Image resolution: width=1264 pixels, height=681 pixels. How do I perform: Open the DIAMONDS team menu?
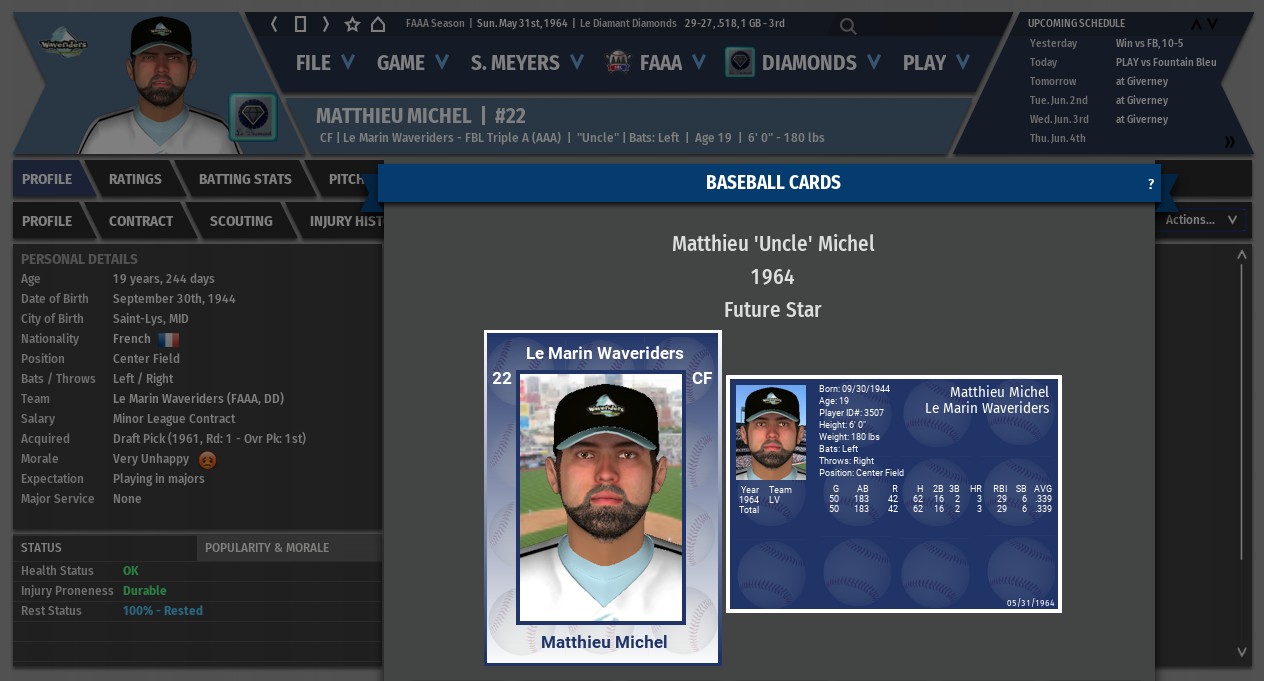[x=805, y=63]
